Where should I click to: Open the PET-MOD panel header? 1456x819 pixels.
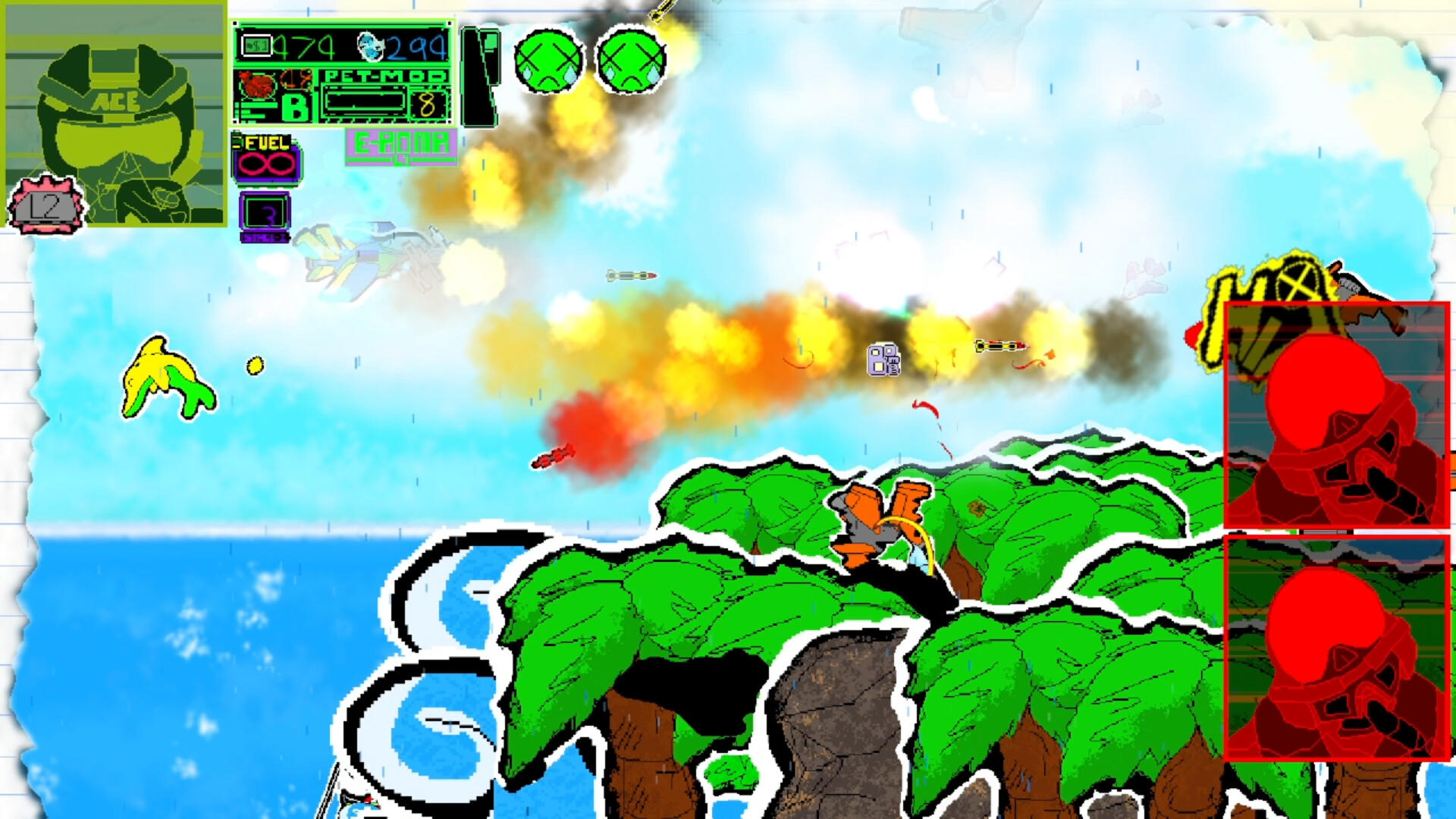tap(385, 76)
